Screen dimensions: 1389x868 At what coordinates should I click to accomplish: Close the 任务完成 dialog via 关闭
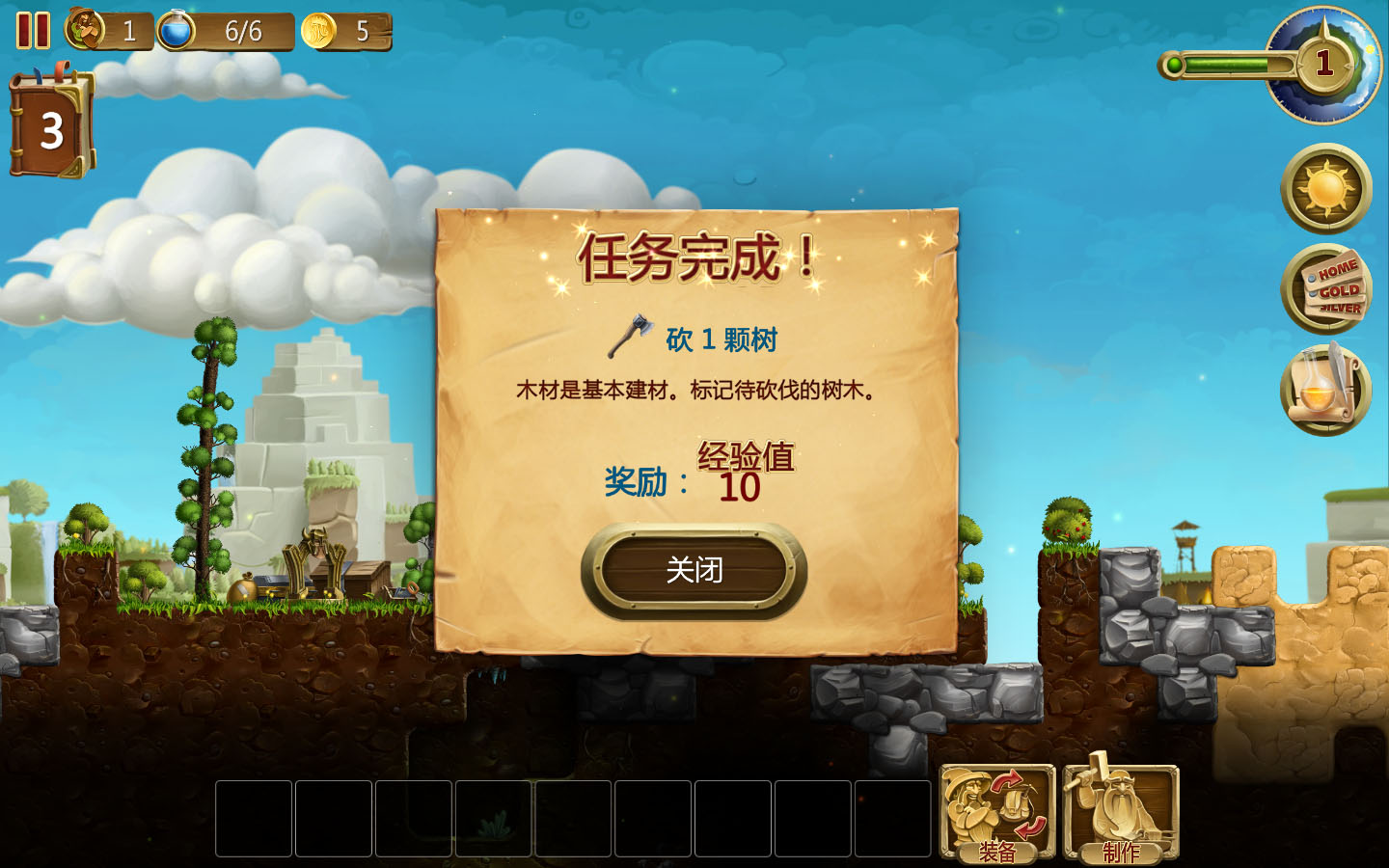point(694,569)
